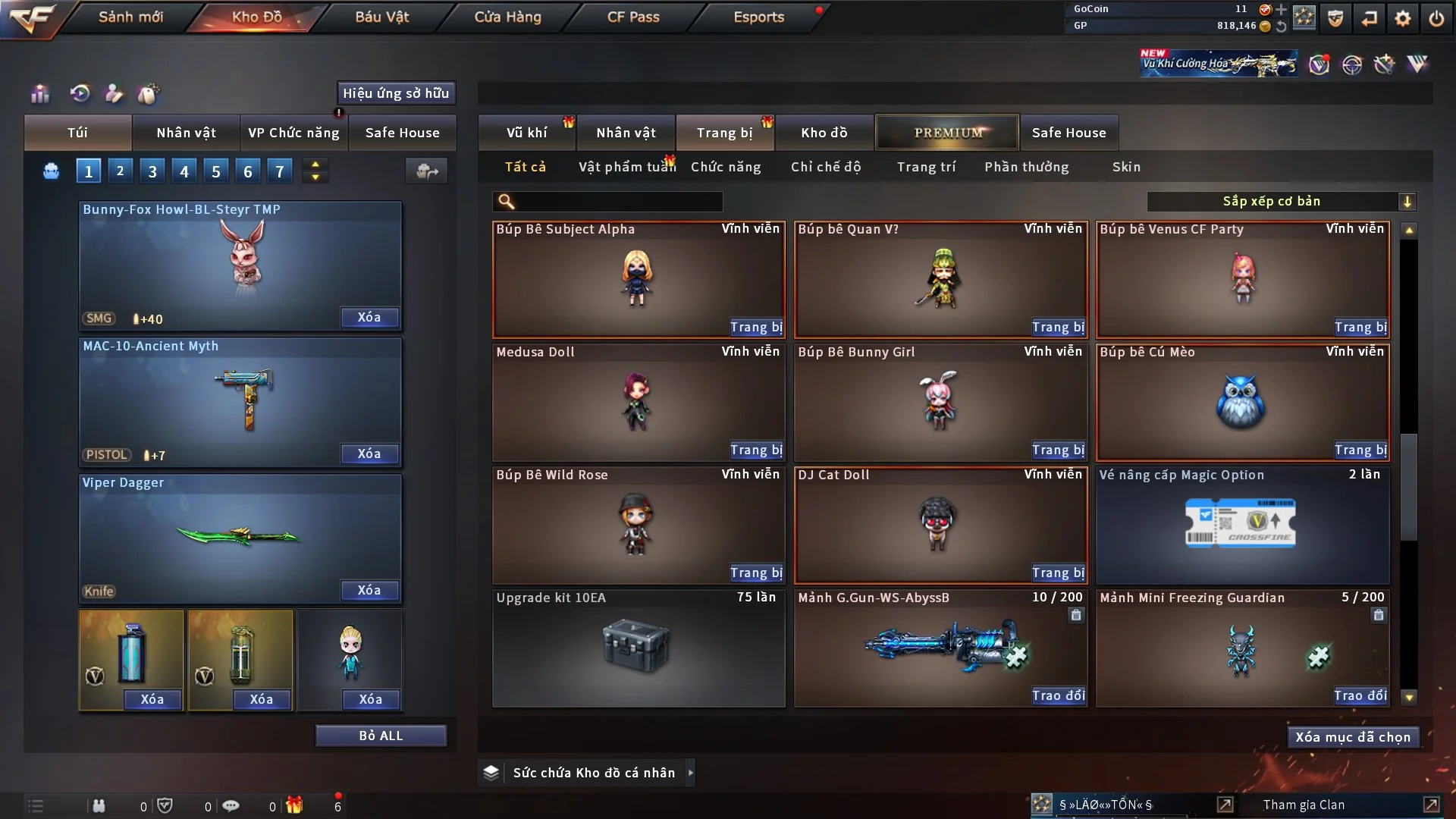1456x819 pixels.
Task: Remove the MAC-10-Ancient Myth from the bag
Action: point(369,453)
